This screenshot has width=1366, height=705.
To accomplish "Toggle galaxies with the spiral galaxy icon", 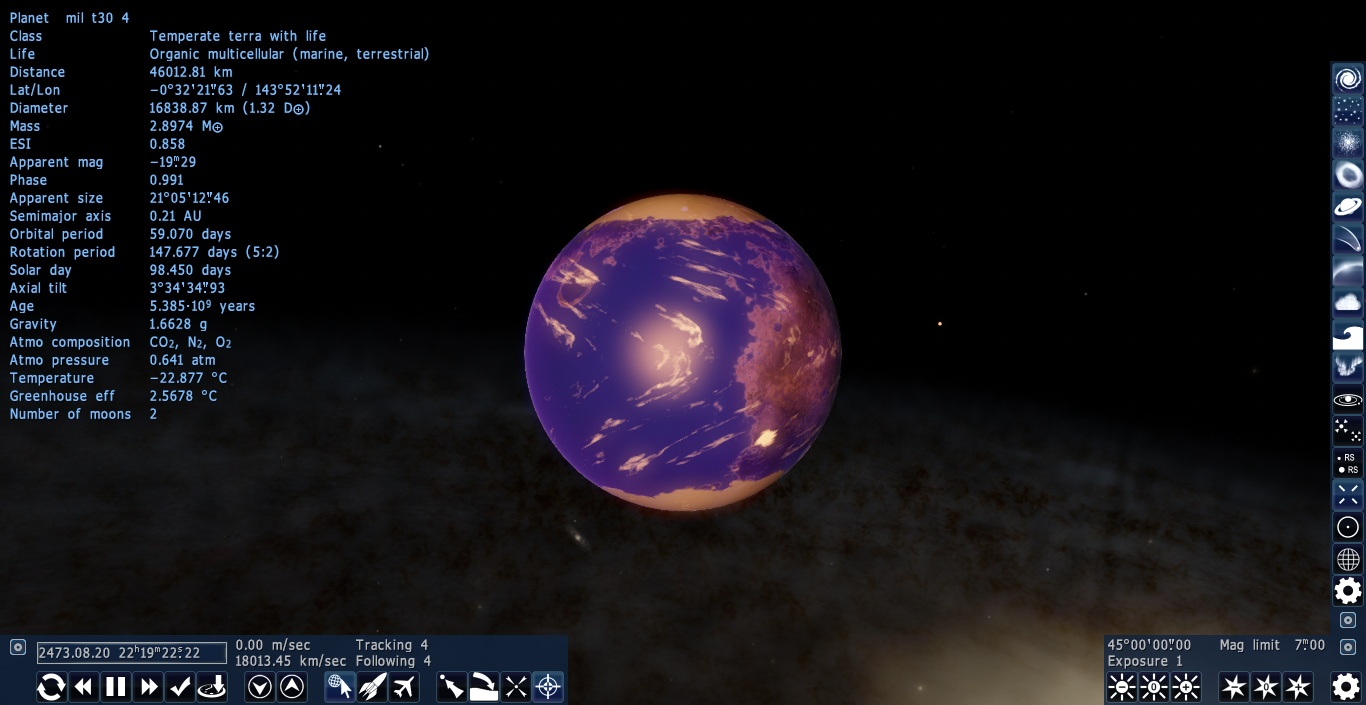I will click(1348, 79).
